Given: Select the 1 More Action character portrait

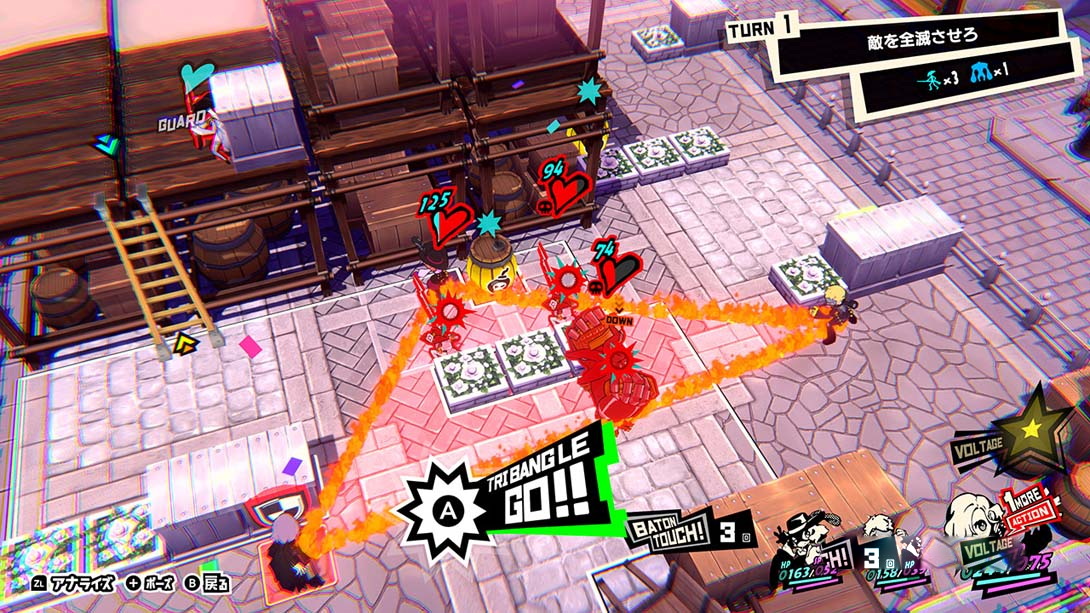Looking at the screenshot, I should coord(975,525).
